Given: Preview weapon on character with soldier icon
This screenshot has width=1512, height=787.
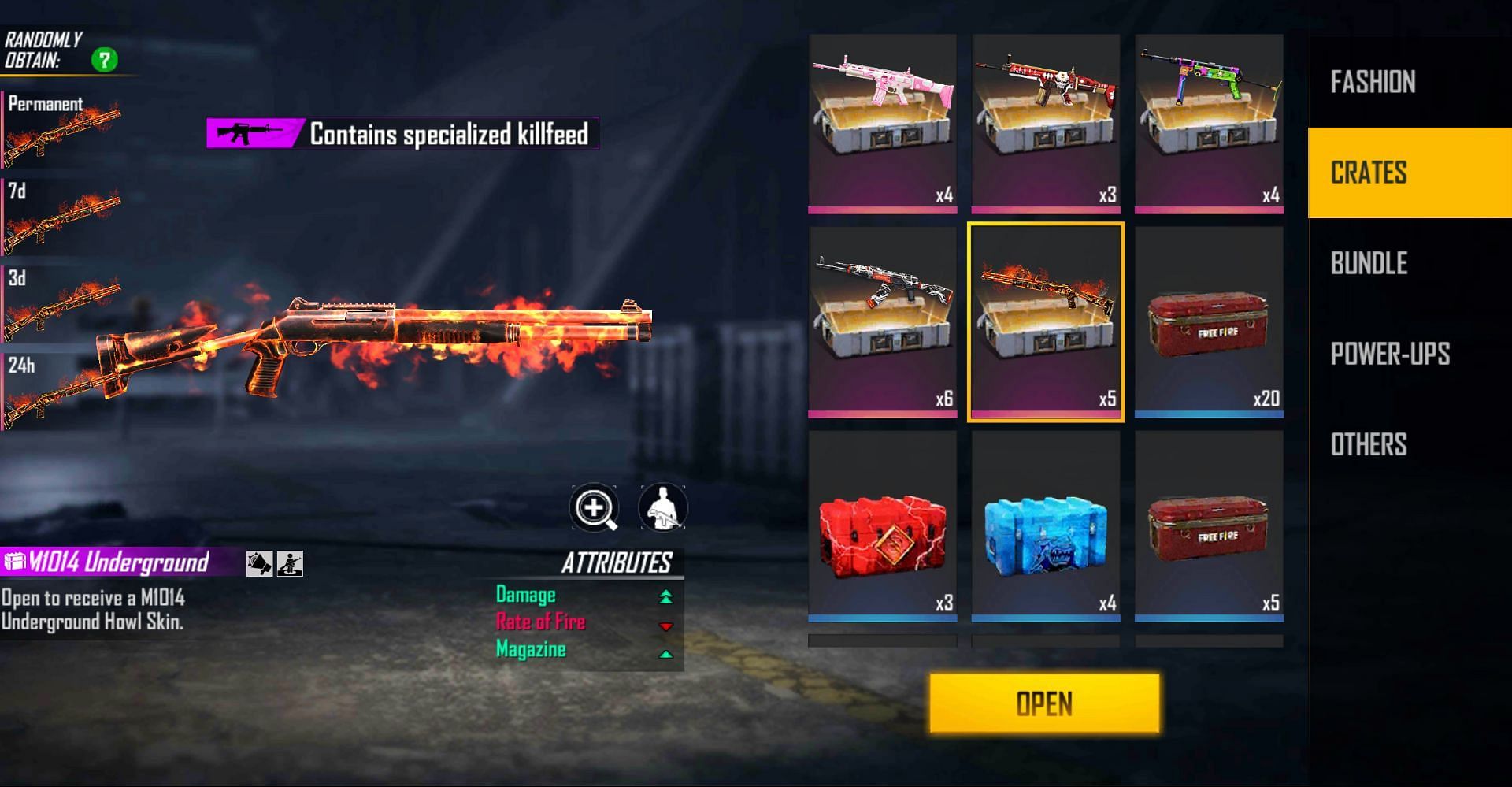Looking at the screenshot, I should (x=662, y=507).
